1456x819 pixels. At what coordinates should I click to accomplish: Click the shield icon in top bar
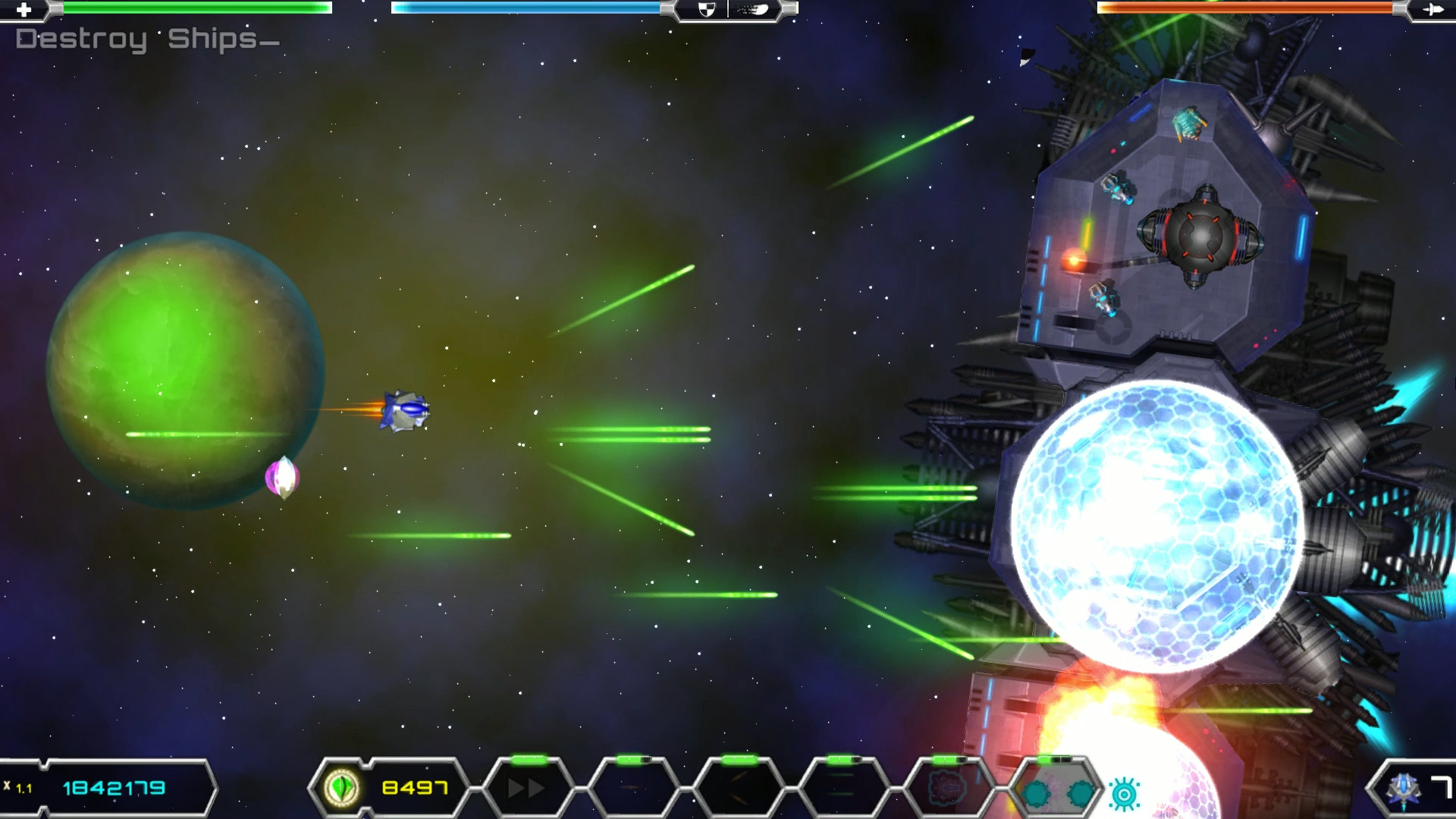[x=706, y=9]
